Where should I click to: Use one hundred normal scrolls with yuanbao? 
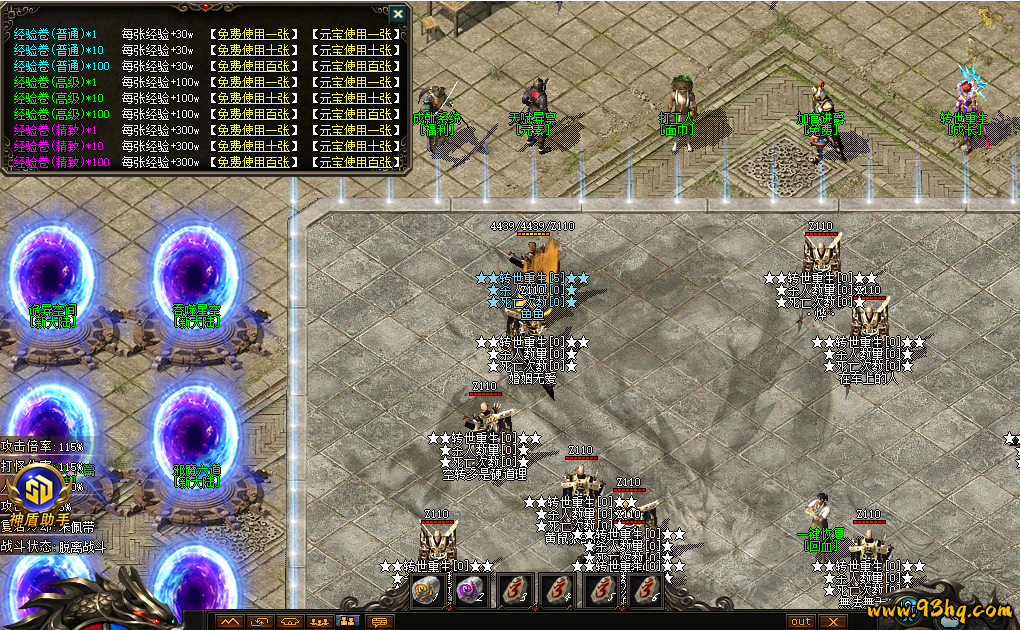pos(354,66)
